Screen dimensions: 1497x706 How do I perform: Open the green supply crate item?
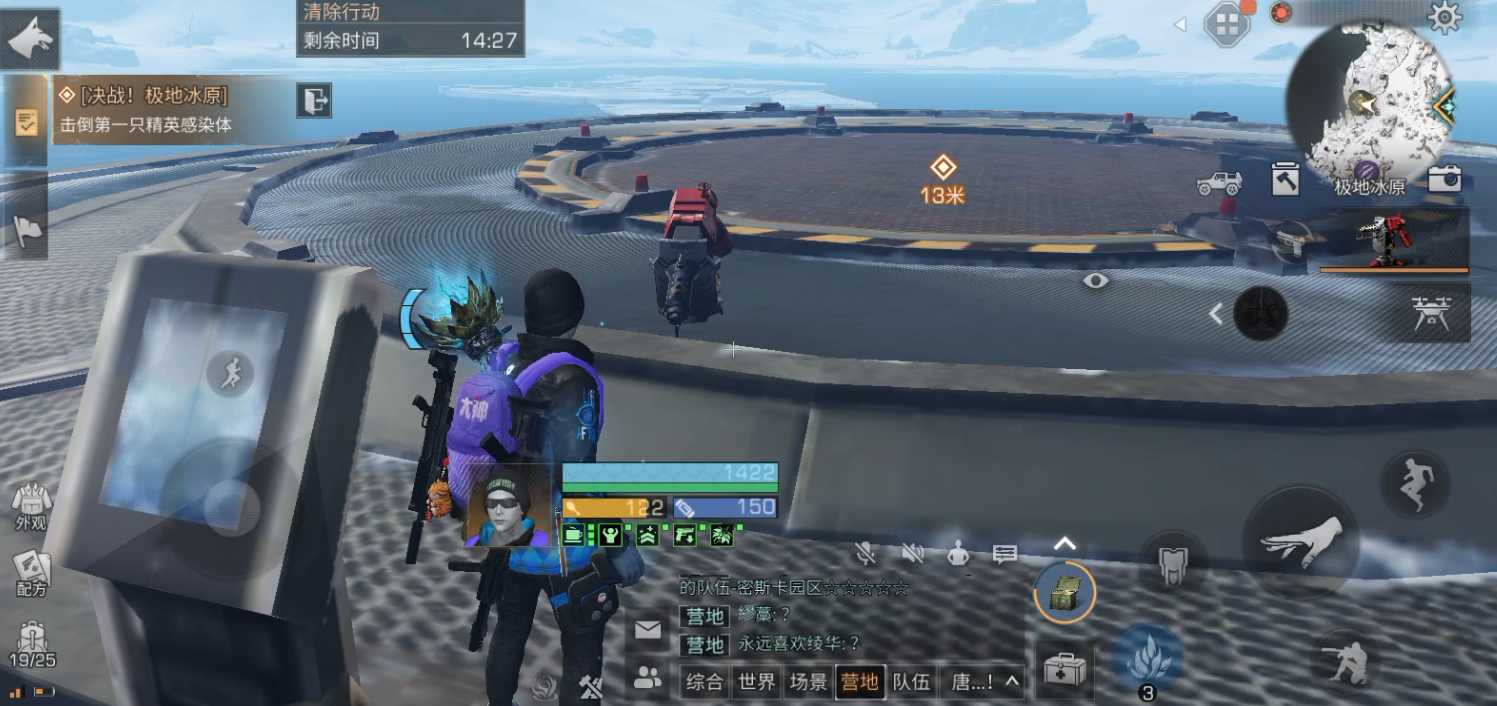click(x=1064, y=594)
